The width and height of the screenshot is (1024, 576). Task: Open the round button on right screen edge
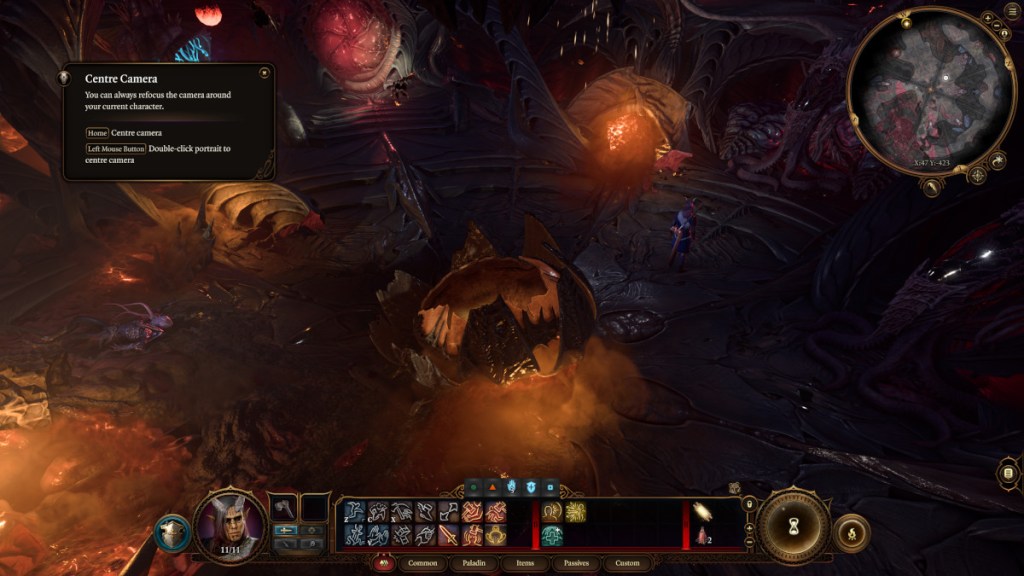[1008, 474]
